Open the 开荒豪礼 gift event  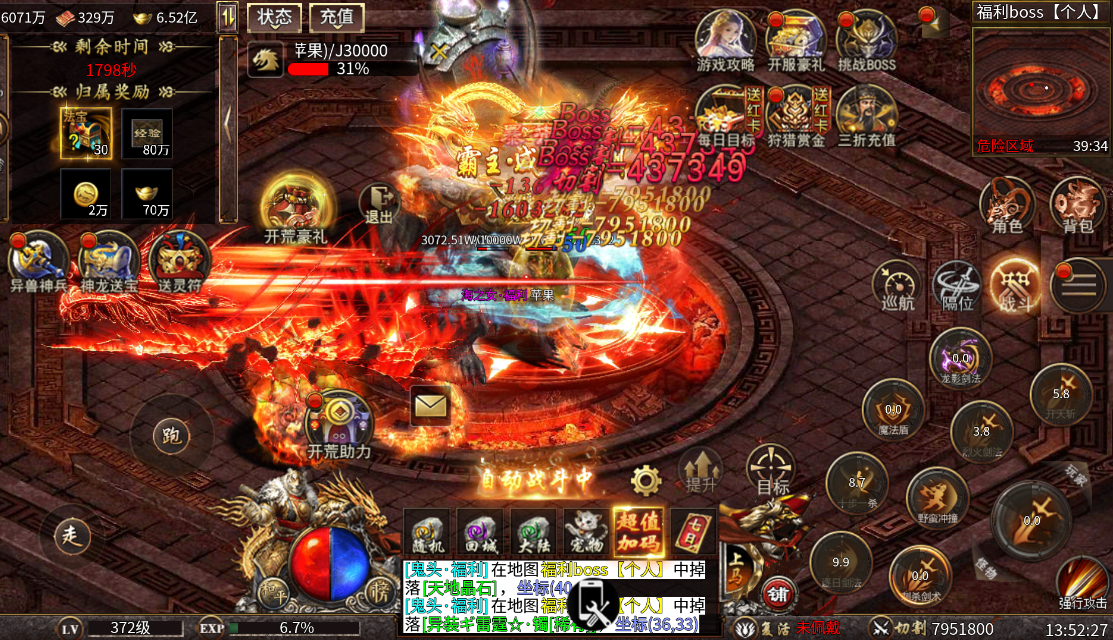click(295, 207)
